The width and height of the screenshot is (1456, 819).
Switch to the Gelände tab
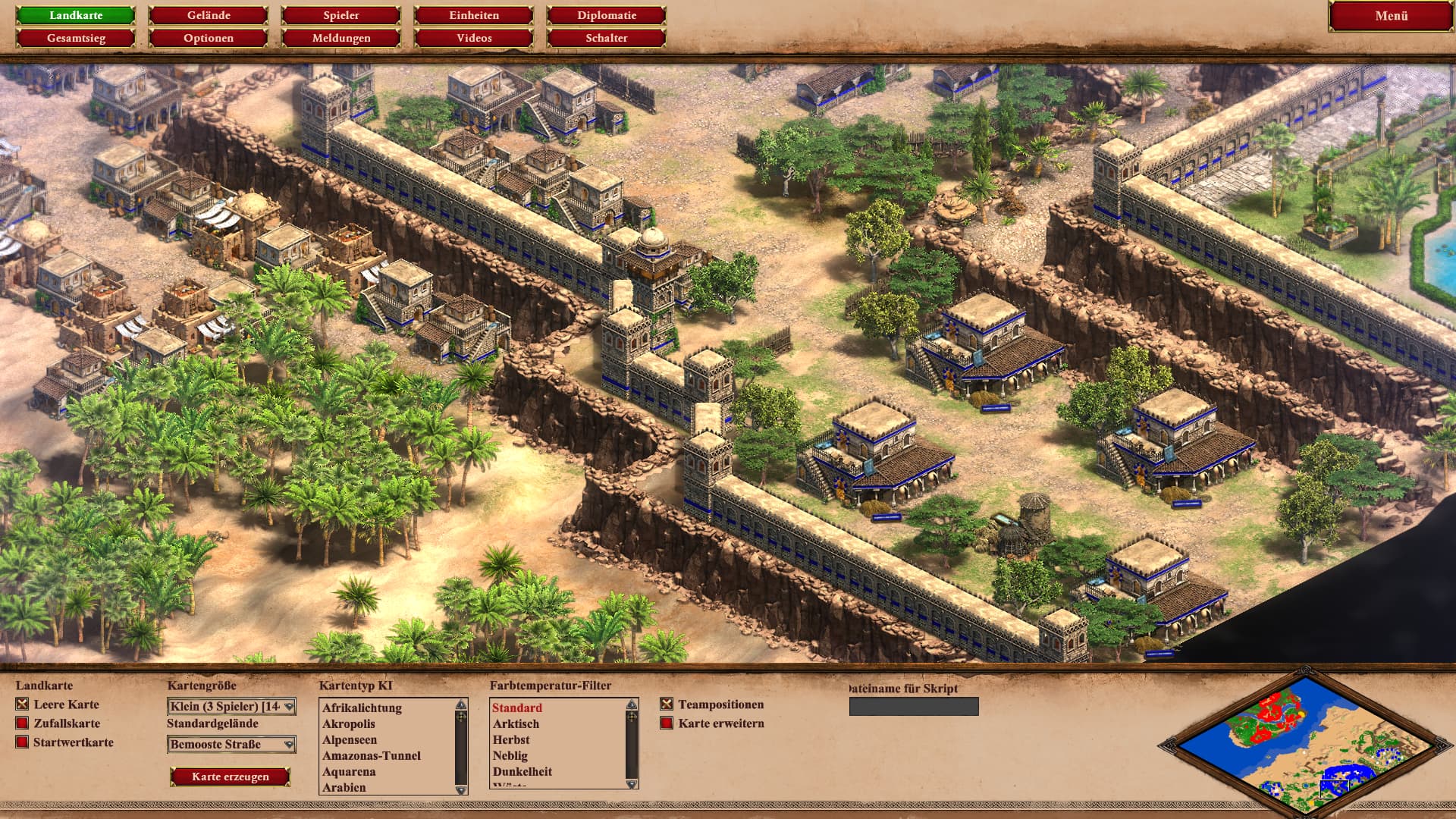[x=209, y=15]
